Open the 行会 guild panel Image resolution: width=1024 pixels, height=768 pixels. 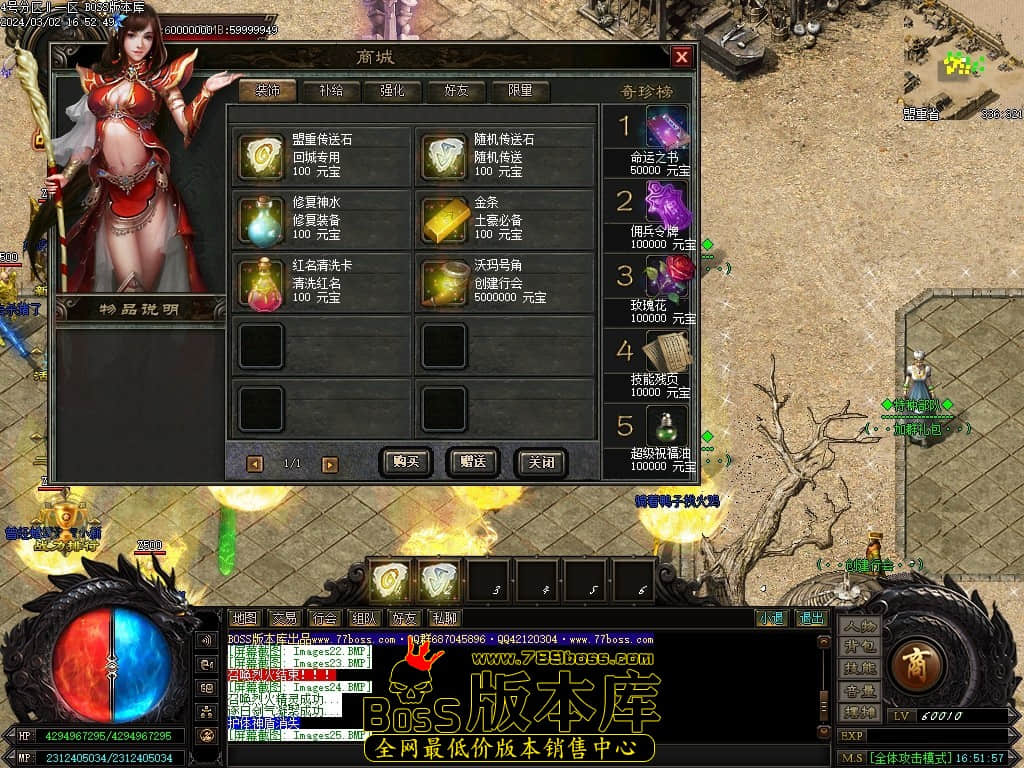323,618
